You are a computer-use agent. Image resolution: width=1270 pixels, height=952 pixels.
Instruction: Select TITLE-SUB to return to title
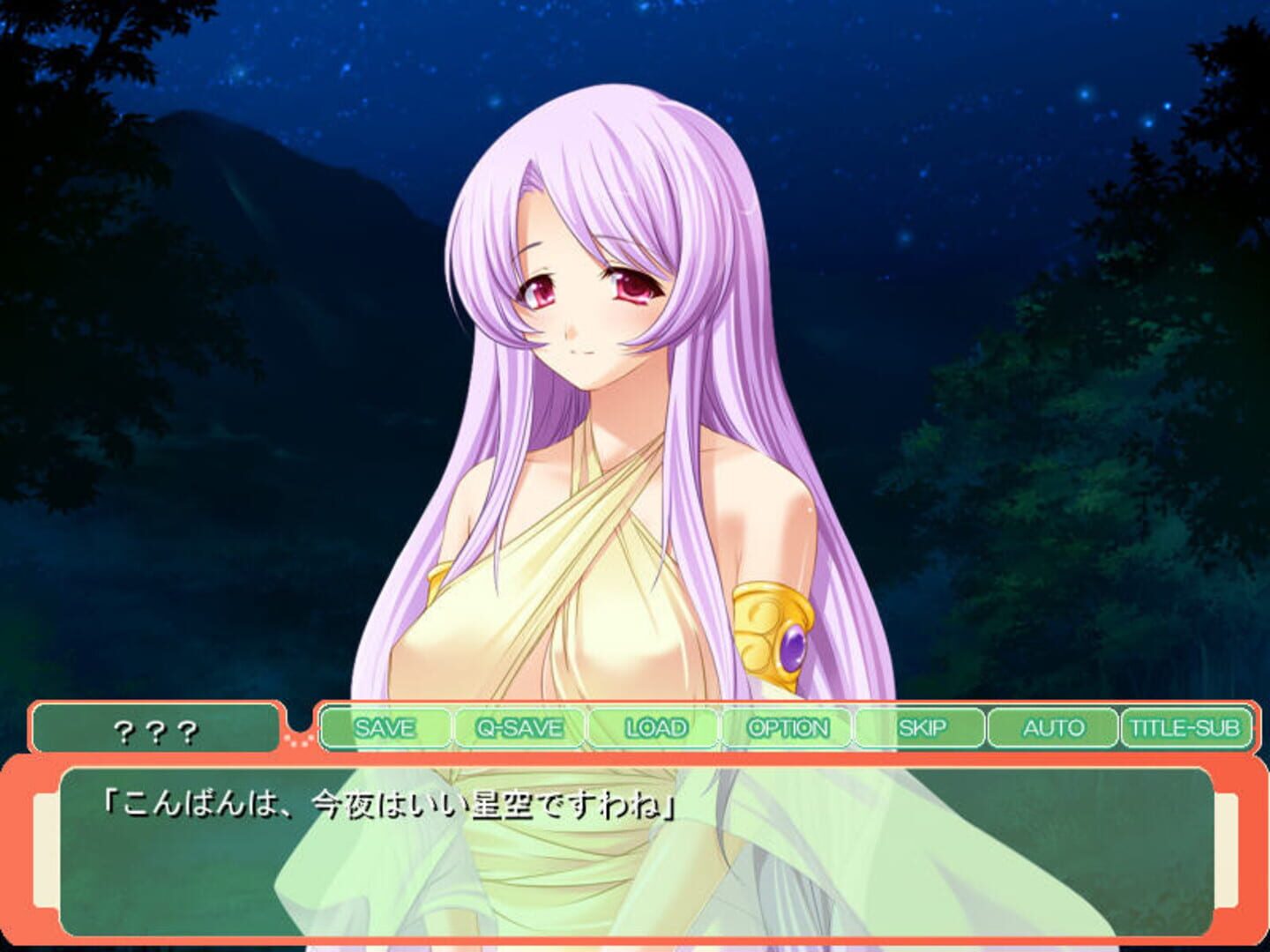(x=1184, y=728)
